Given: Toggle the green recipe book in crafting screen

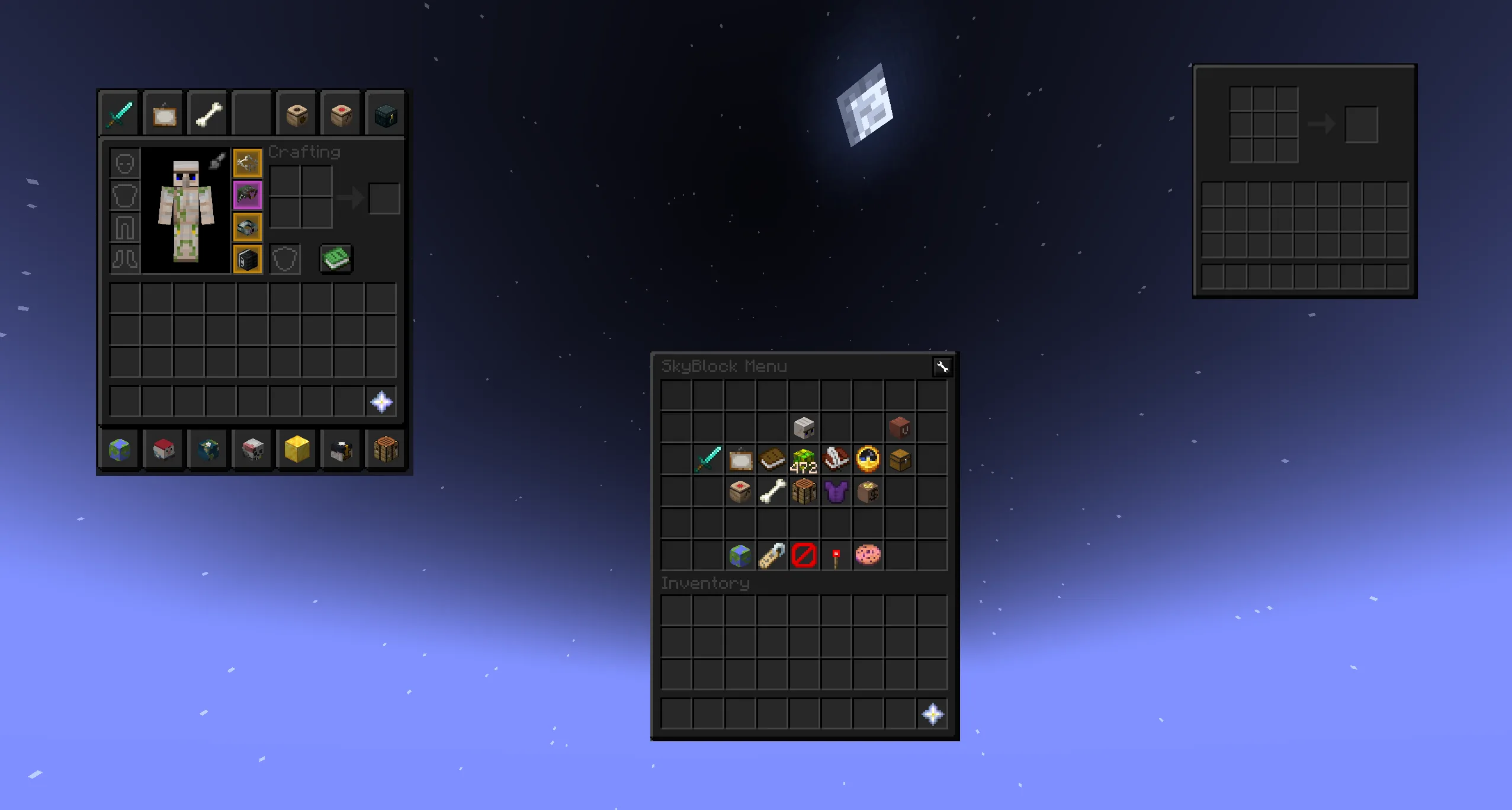Looking at the screenshot, I should tap(336, 259).
